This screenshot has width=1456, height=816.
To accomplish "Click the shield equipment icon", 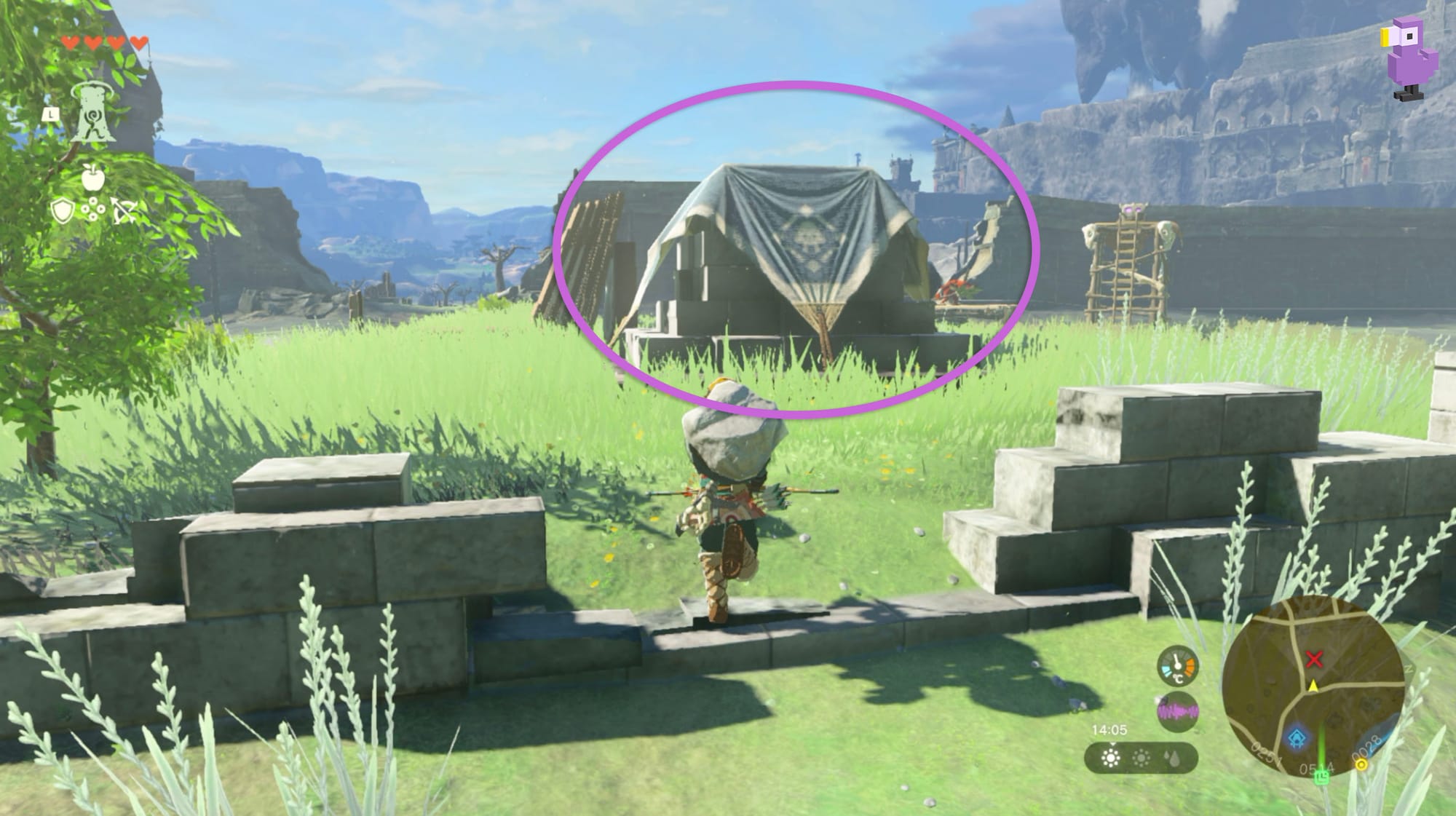I will pyautogui.click(x=63, y=211).
